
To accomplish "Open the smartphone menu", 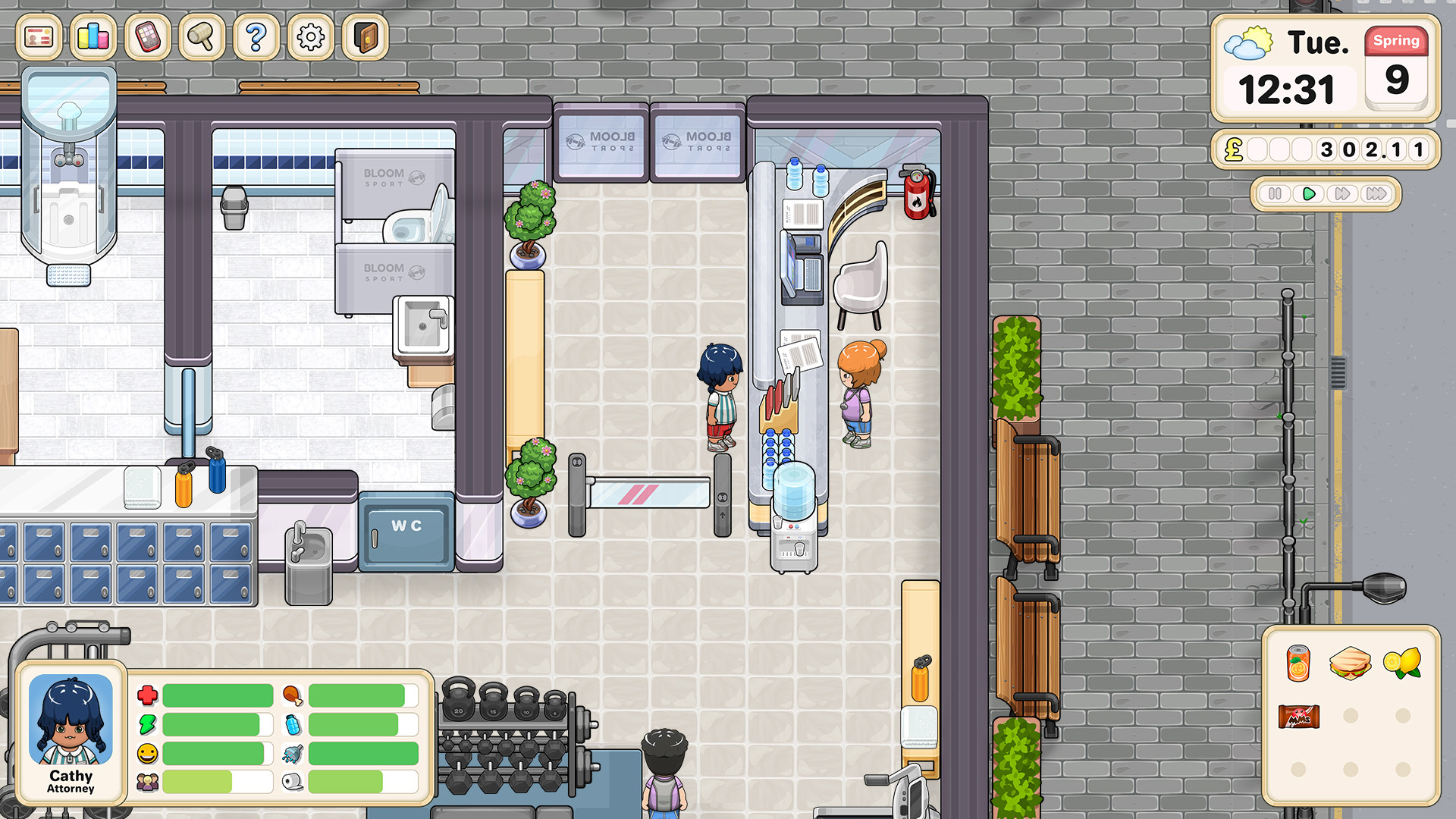I will pyautogui.click(x=149, y=38).
